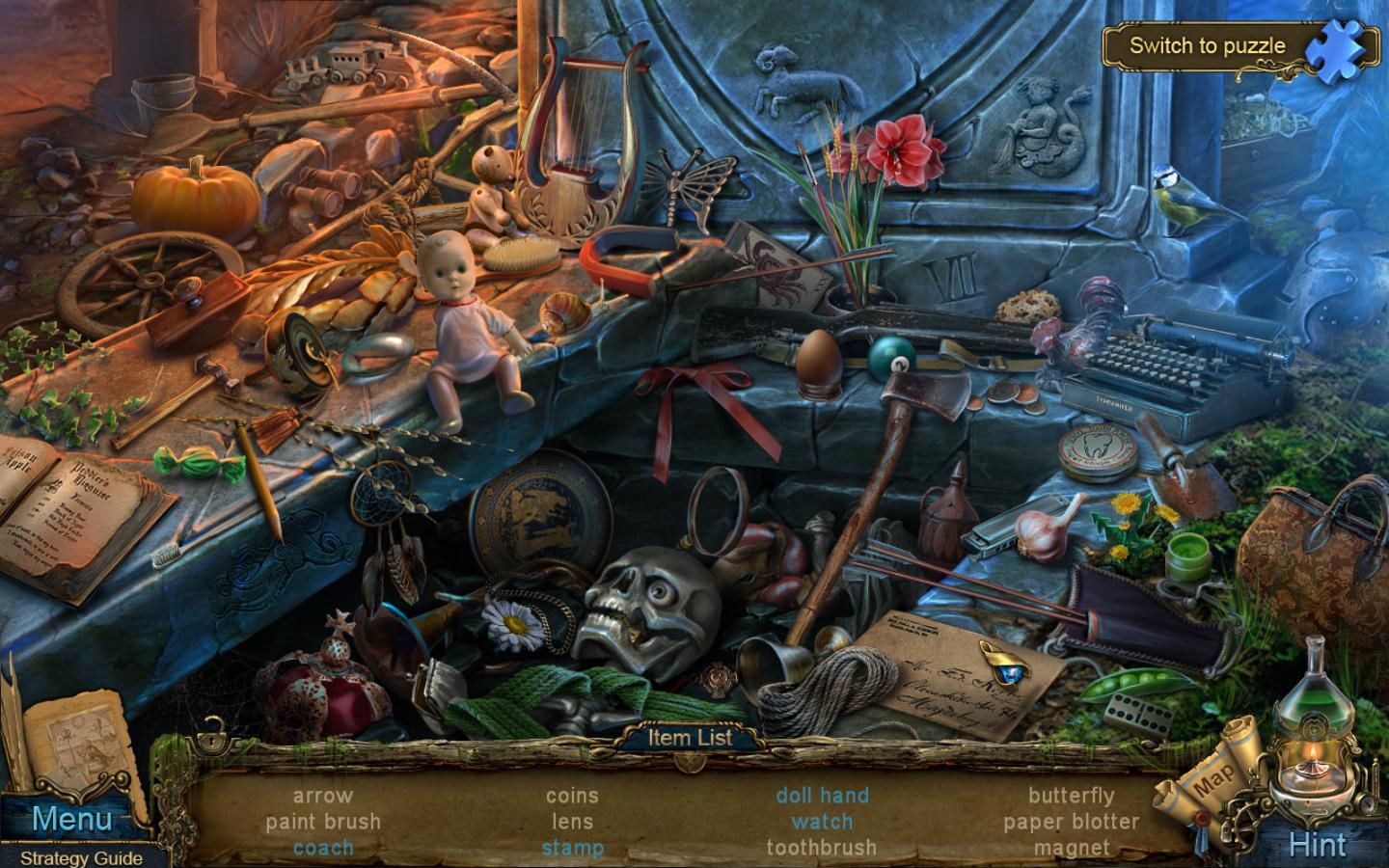
Task: Select 'watch' in the item list
Action: coord(821,822)
